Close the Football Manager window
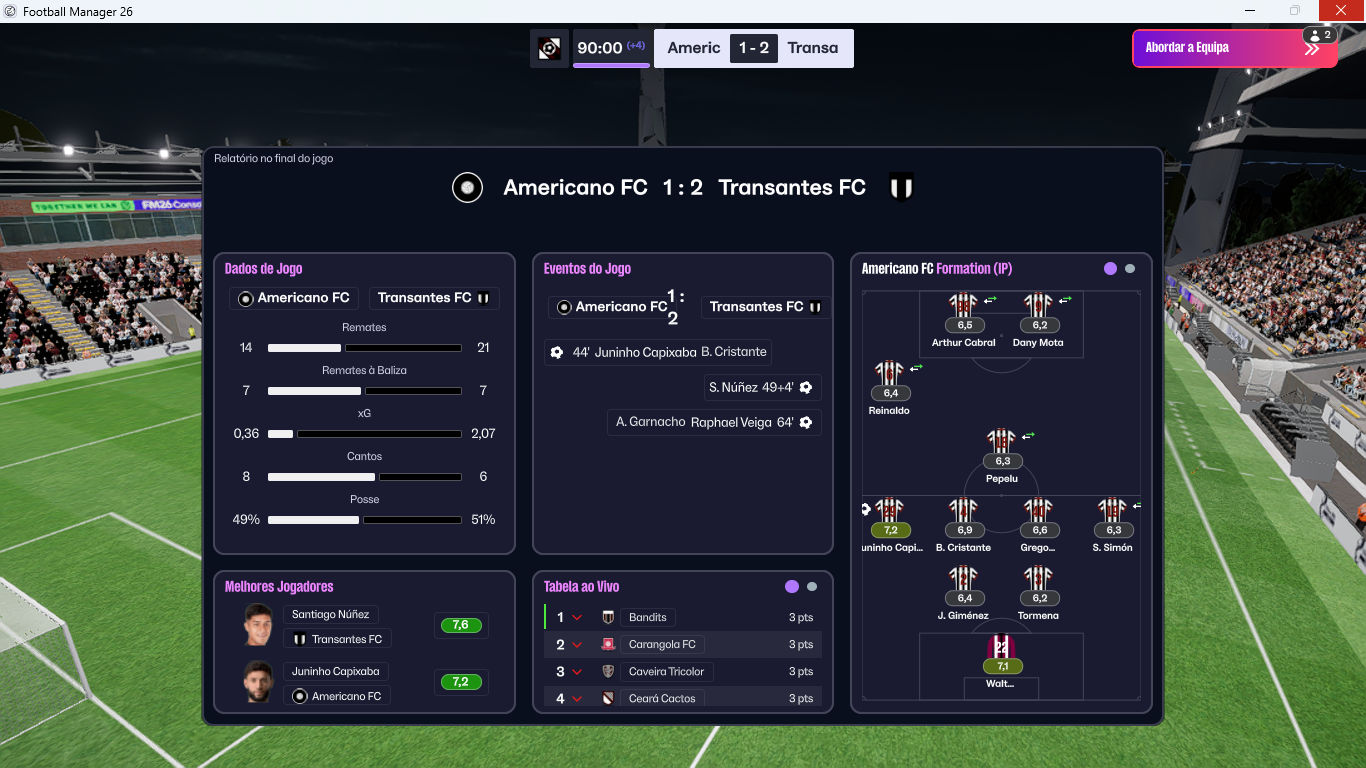The height and width of the screenshot is (768, 1366). pos(1341,11)
